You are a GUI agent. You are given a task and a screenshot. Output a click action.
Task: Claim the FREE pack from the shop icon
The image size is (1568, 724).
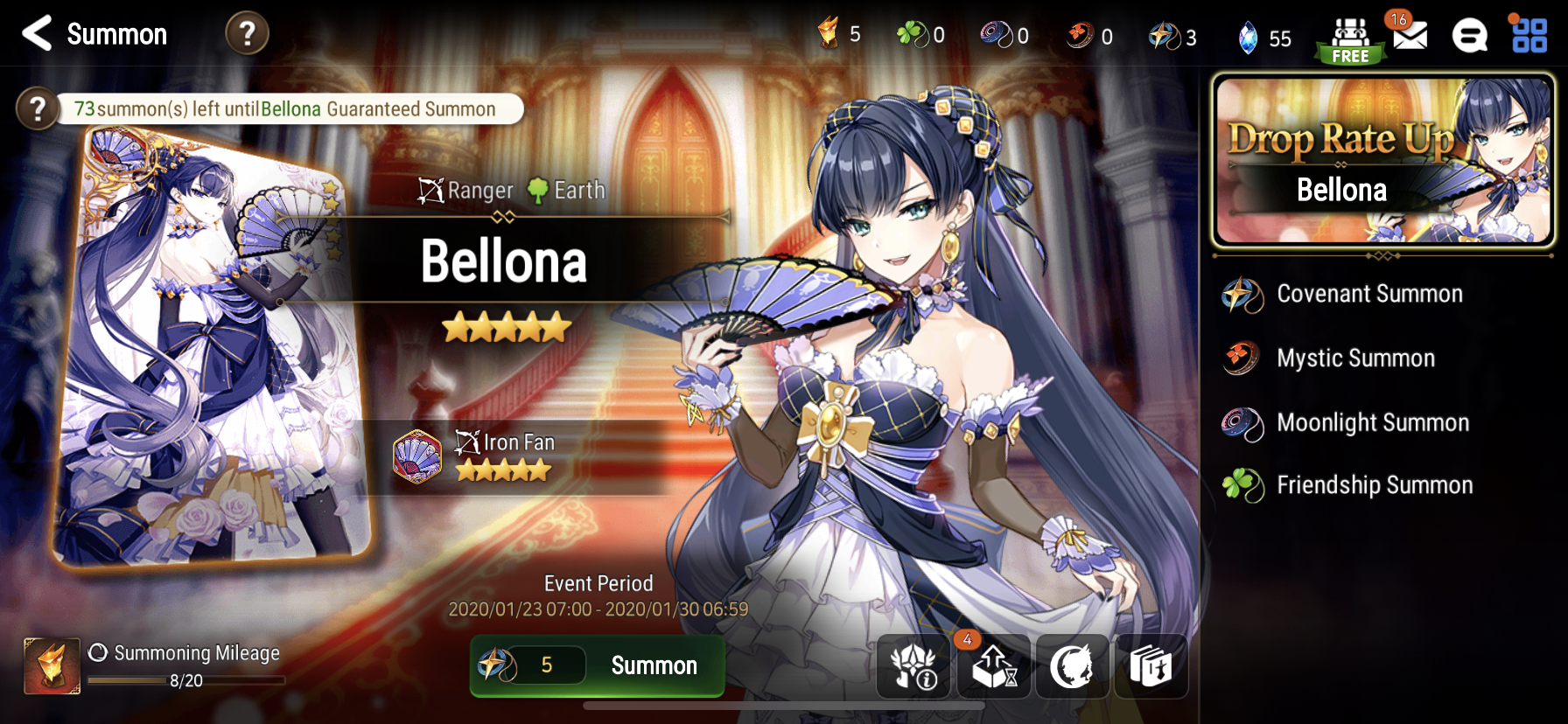pos(1348,35)
